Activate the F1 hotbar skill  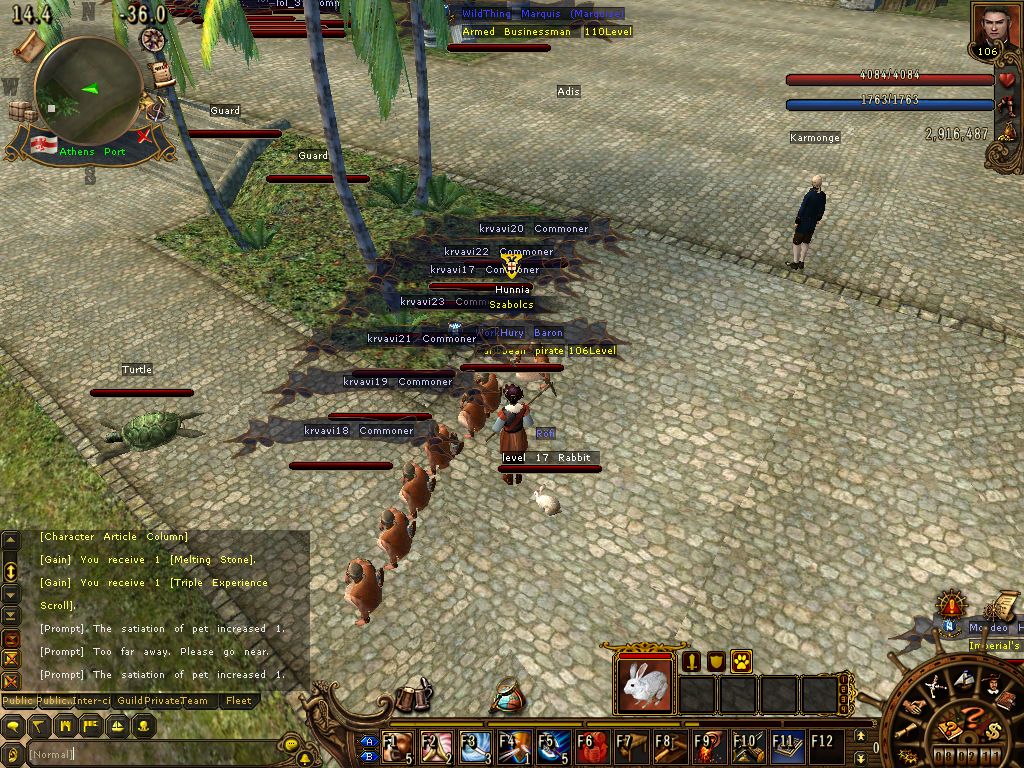point(398,747)
